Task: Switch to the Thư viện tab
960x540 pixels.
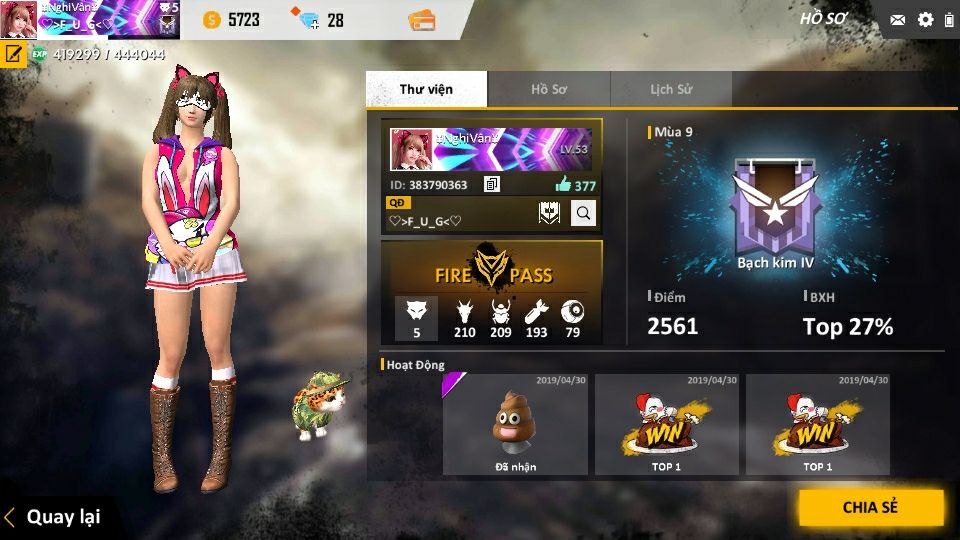Action: click(x=426, y=89)
